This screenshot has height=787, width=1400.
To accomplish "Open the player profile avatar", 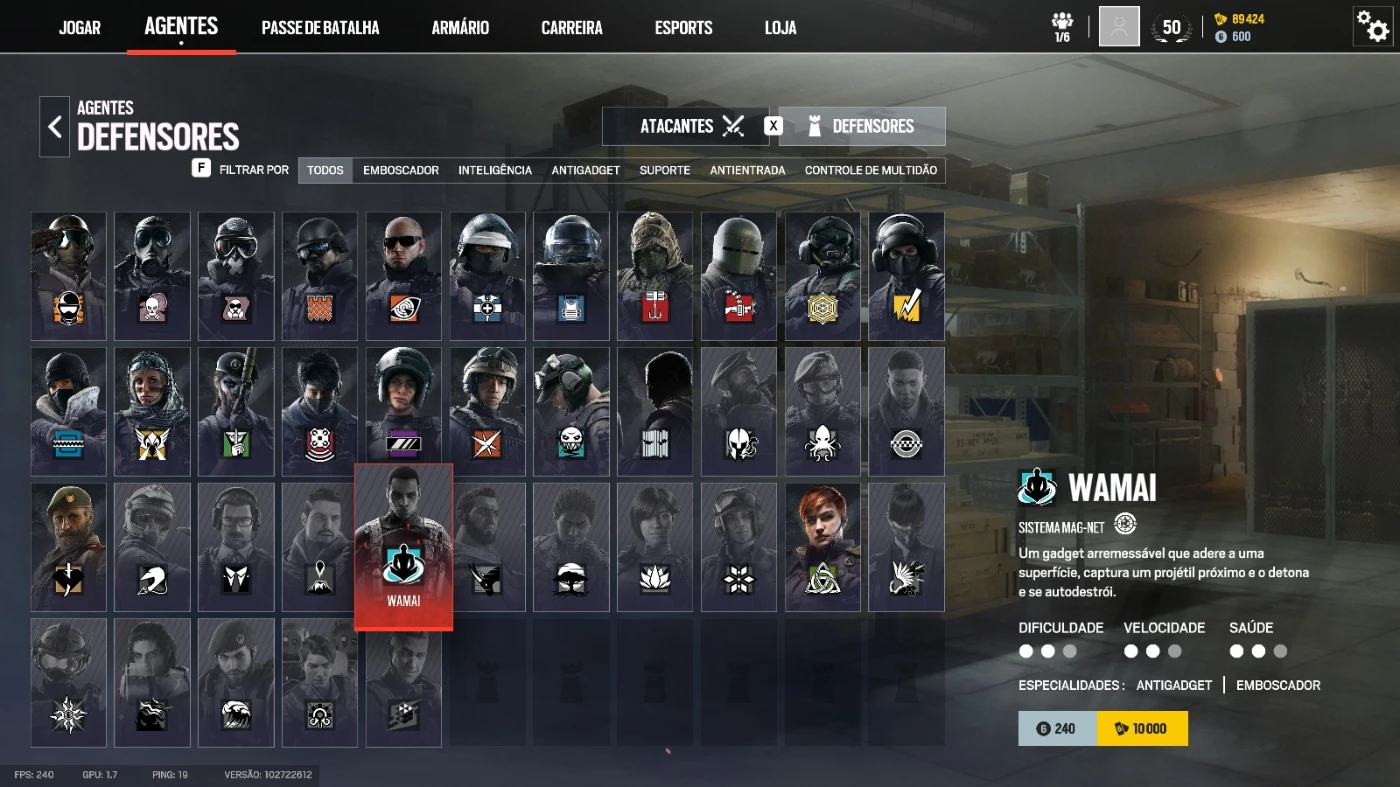I will (1119, 27).
